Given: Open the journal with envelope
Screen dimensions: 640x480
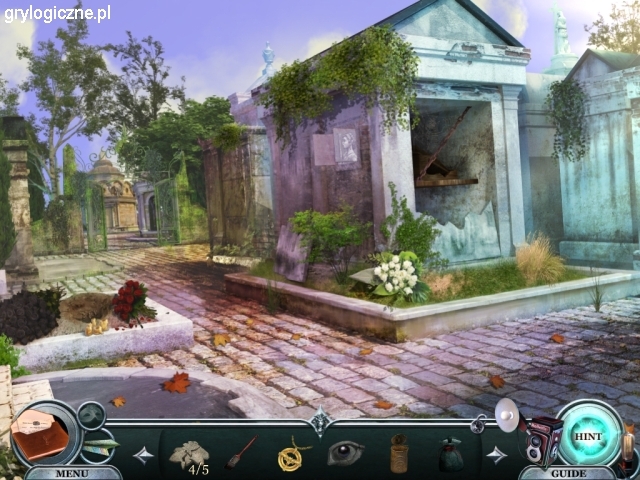Looking at the screenshot, I should pos(40,434).
